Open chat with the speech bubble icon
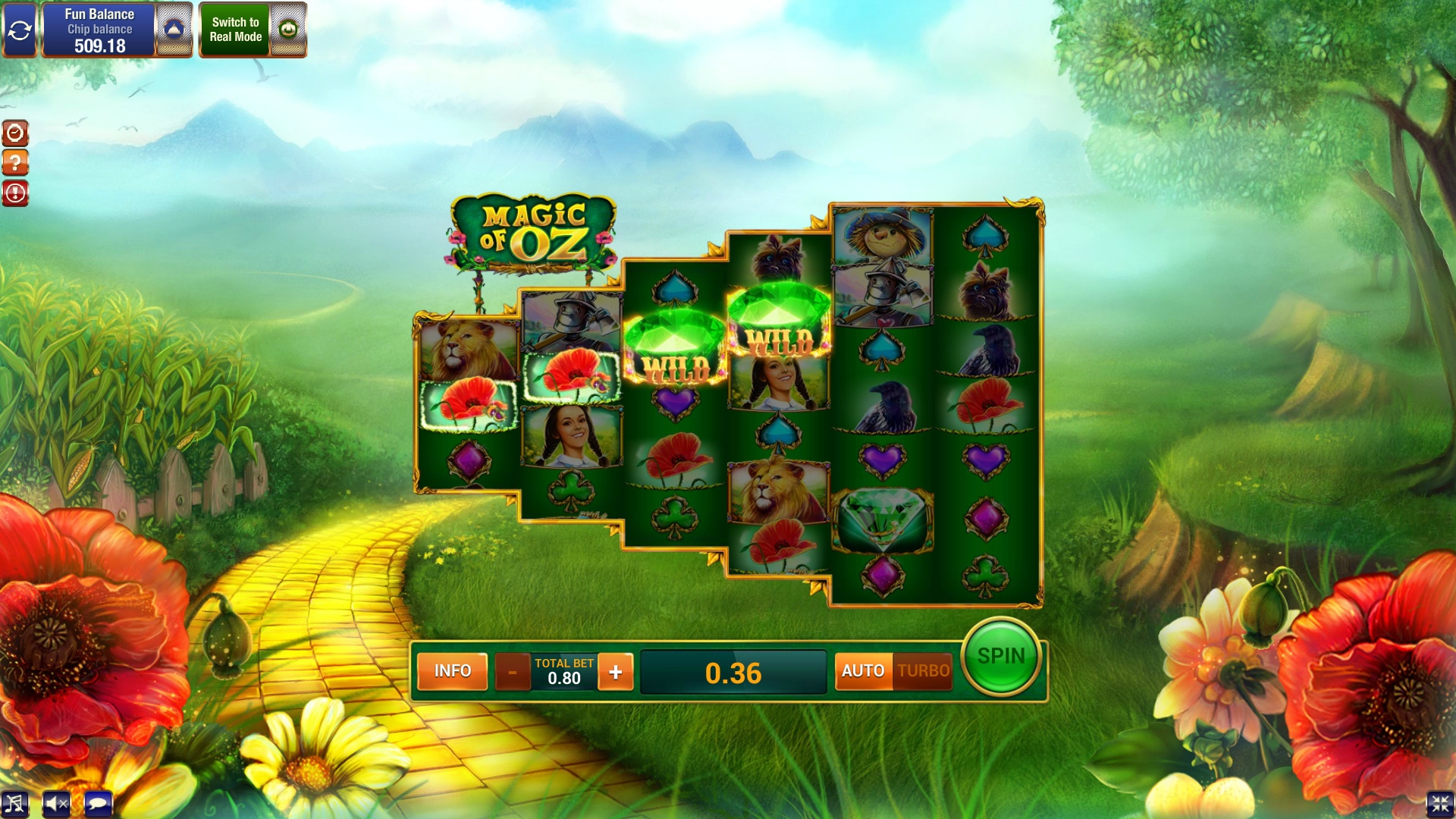 click(98, 804)
